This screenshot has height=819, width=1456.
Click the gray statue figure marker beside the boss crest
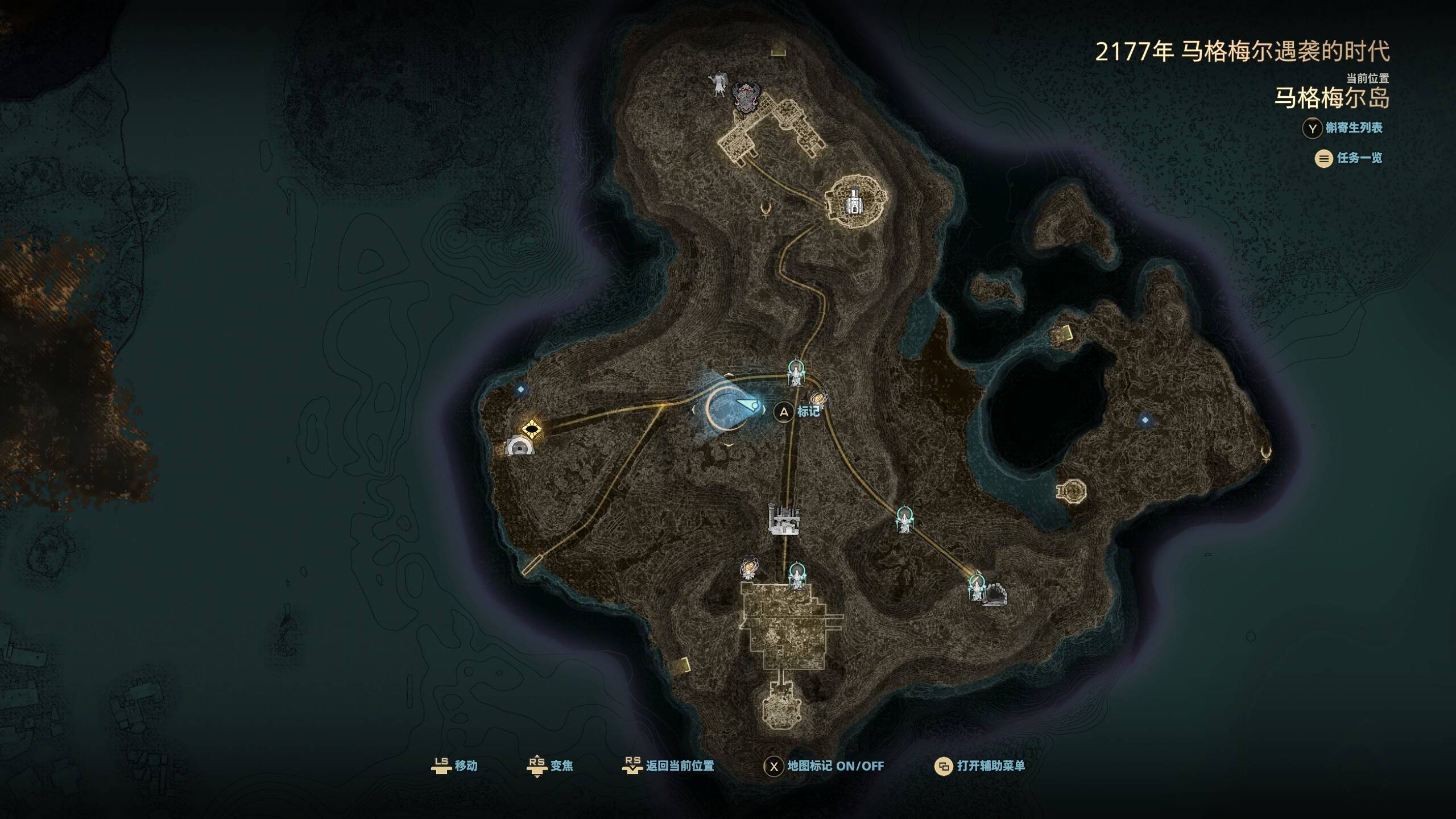(x=719, y=84)
